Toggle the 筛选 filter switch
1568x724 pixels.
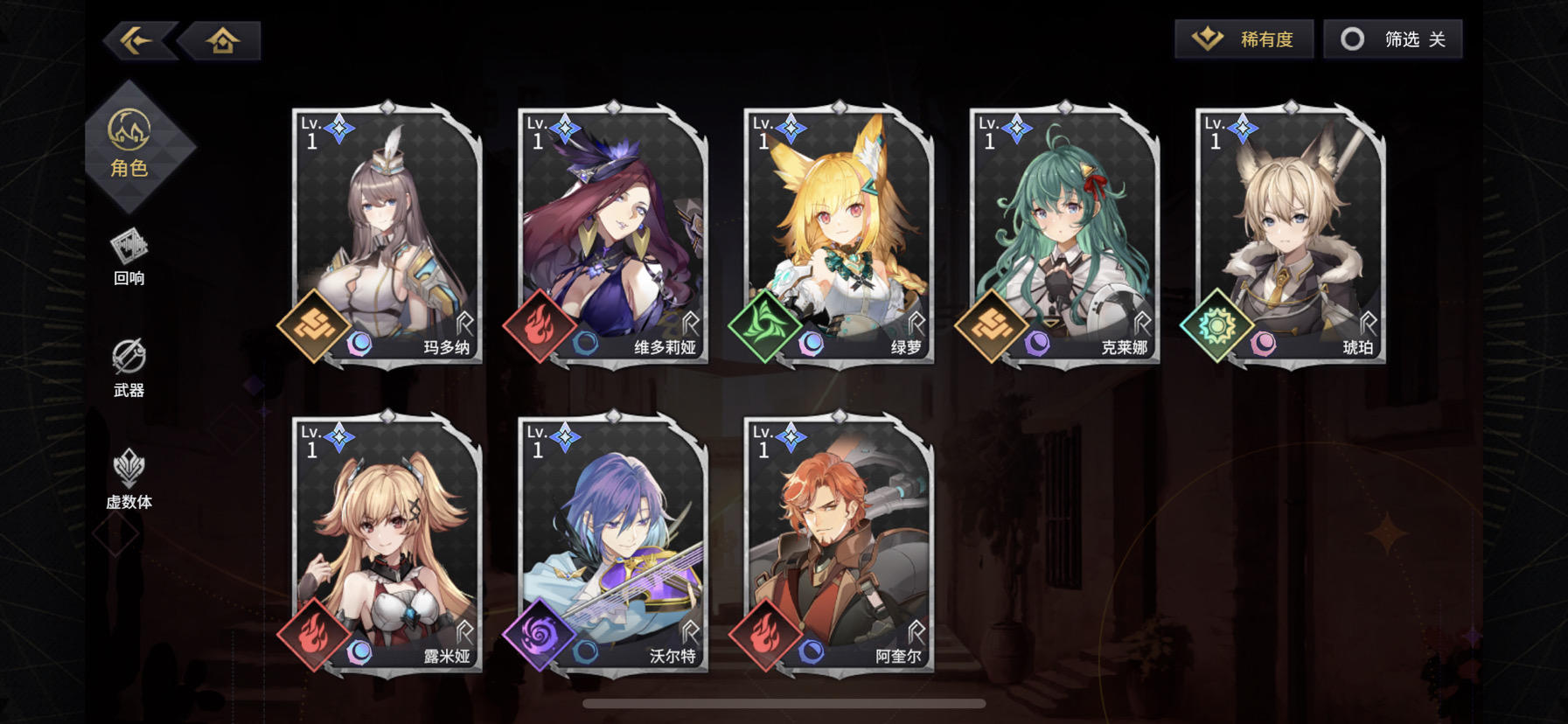pyautogui.click(x=1394, y=38)
